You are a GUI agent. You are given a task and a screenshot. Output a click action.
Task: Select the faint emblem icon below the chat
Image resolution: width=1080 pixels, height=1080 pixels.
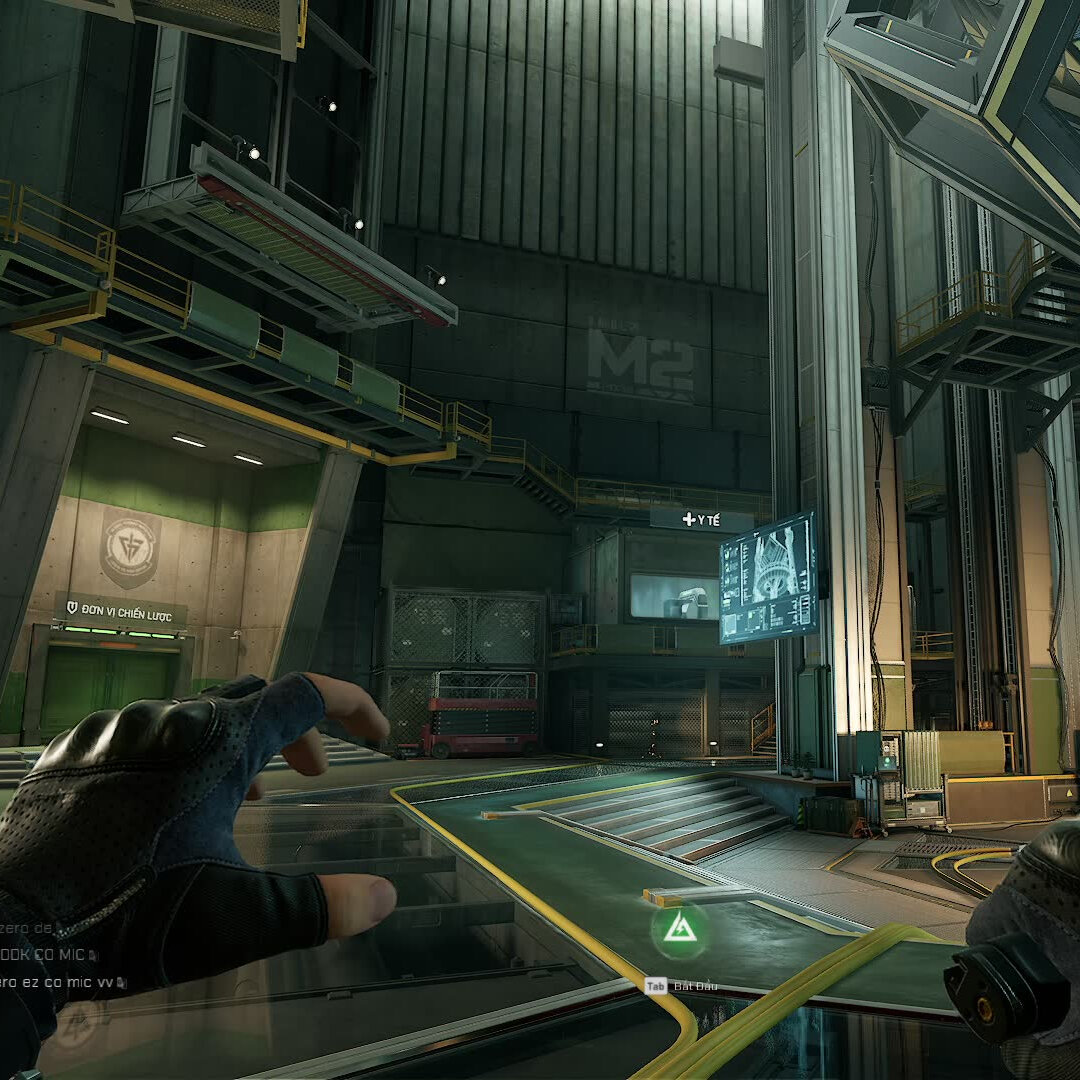(77, 1024)
